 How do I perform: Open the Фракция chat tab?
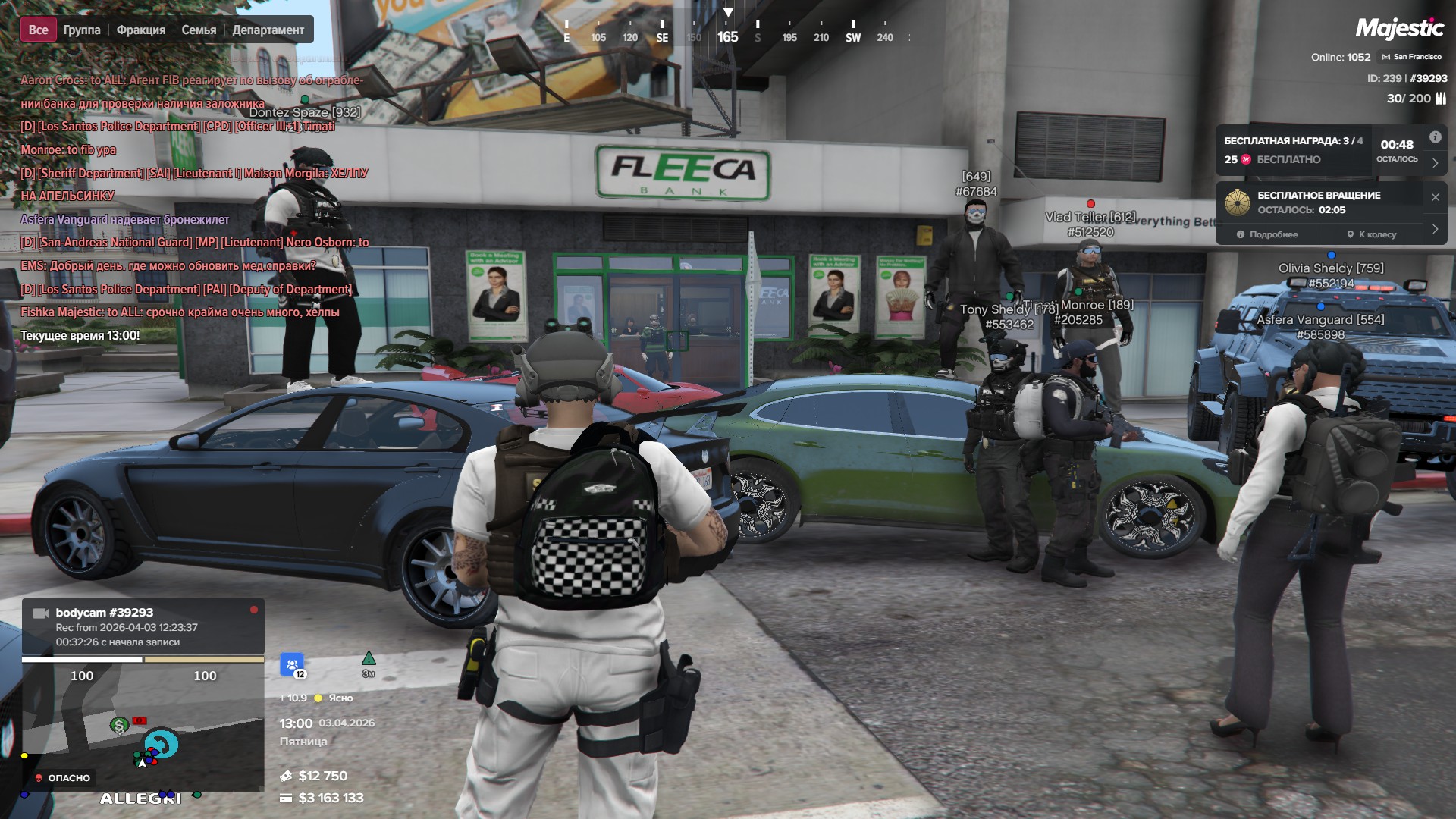(x=141, y=30)
